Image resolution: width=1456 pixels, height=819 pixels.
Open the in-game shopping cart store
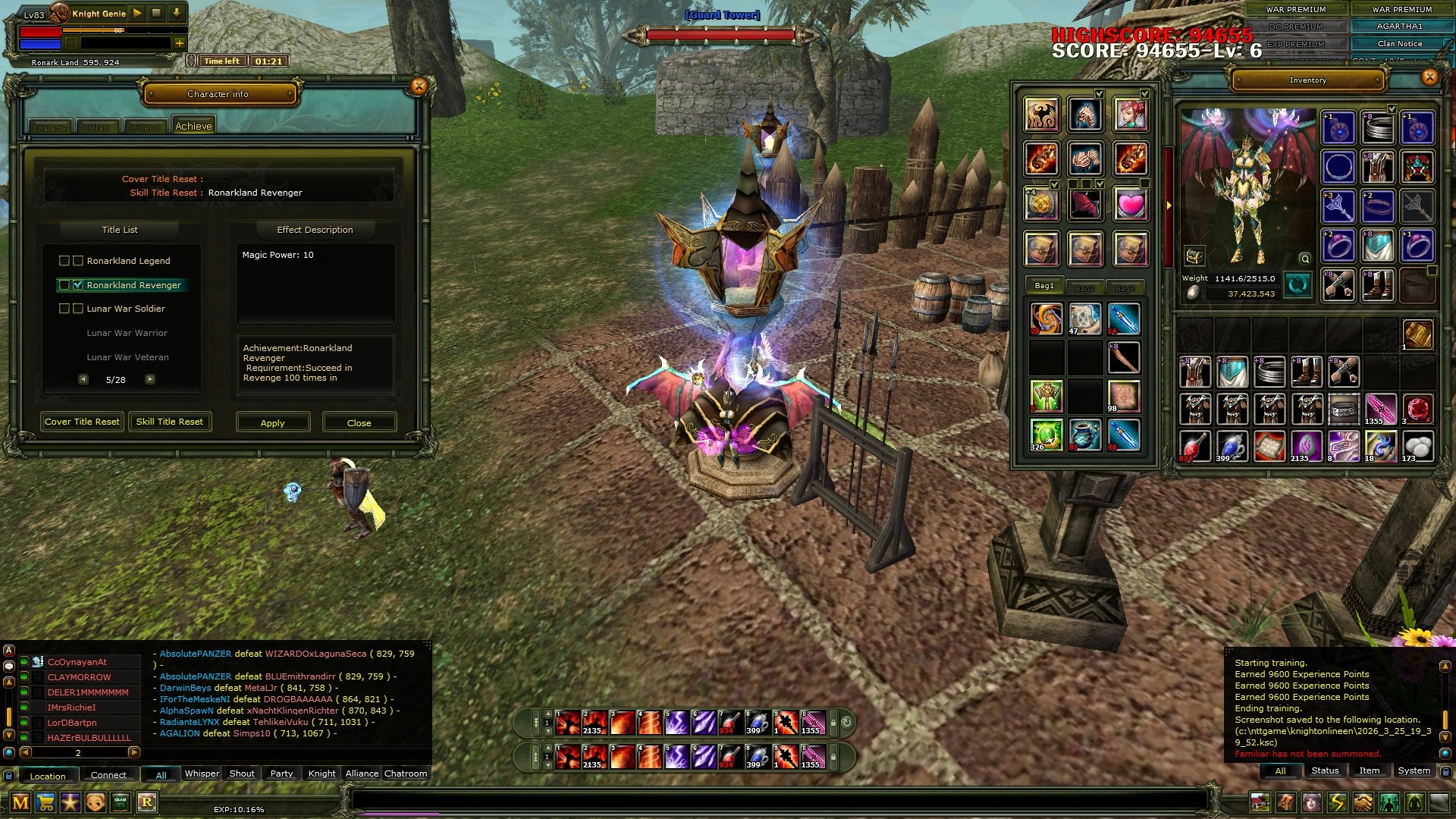44,803
